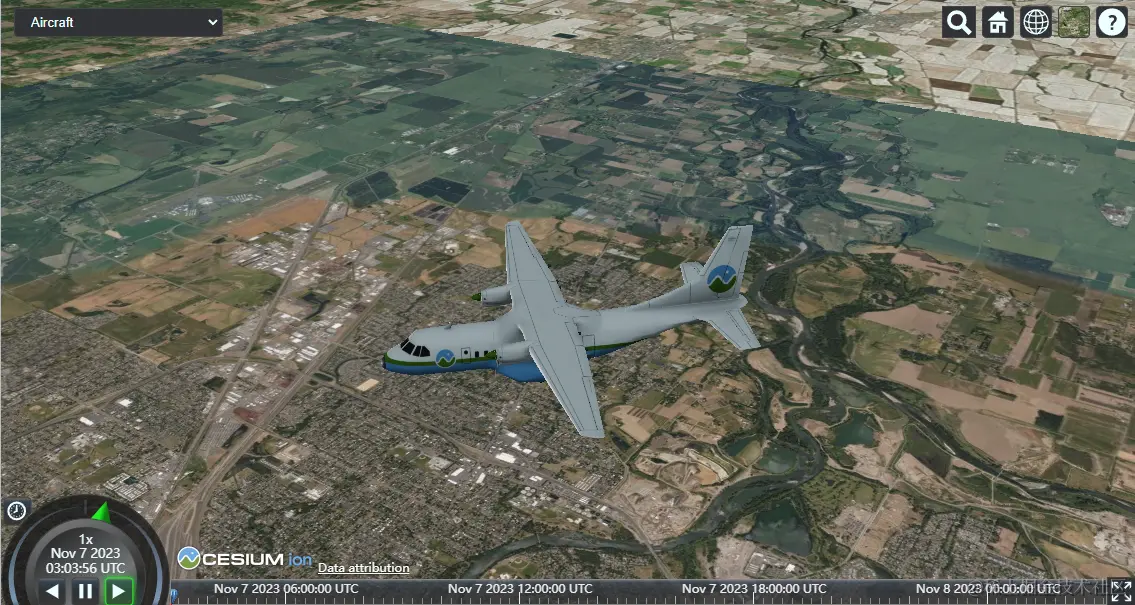
Task: Toggle fullscreen mode
Action: click(x=1121, y=591)
